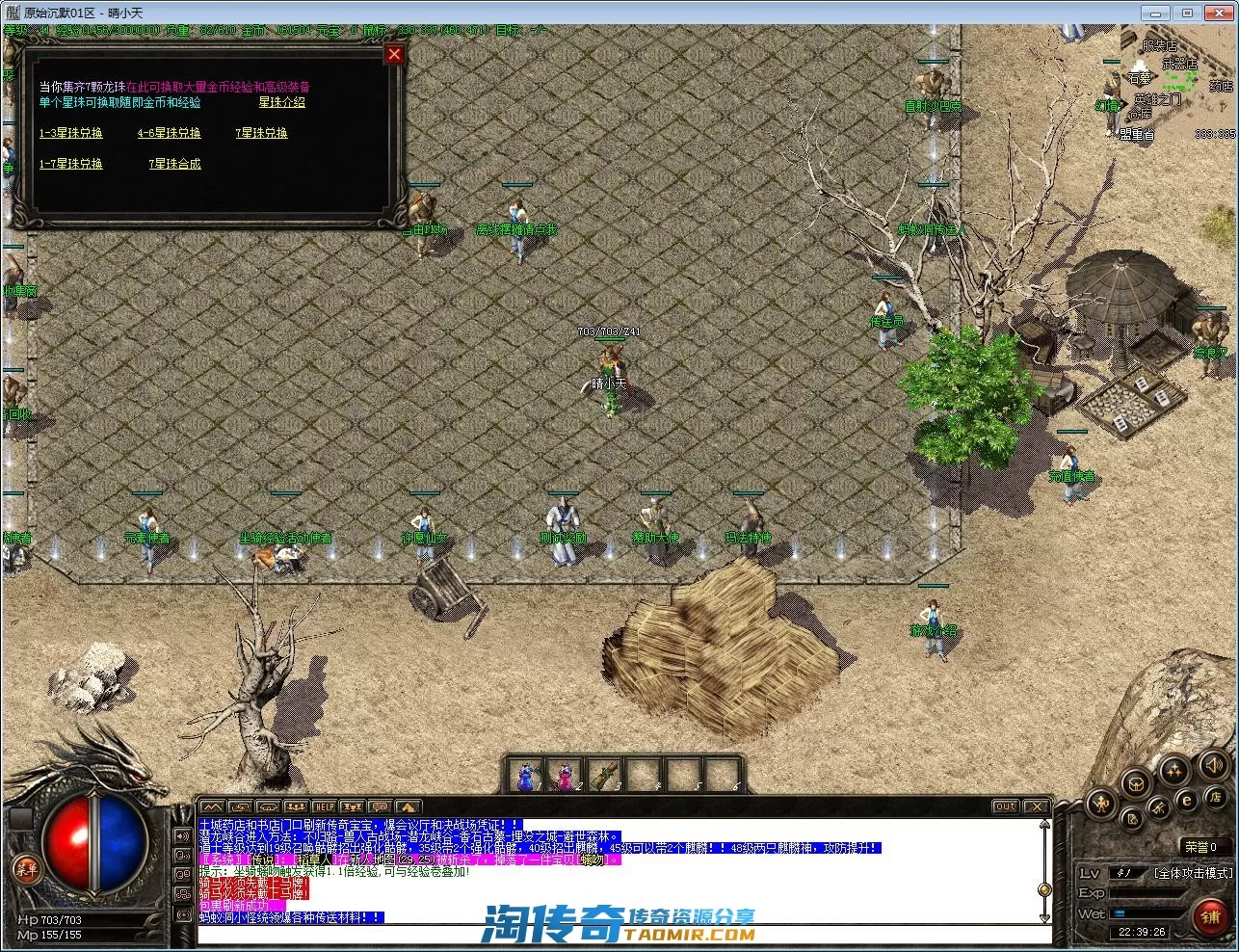Close the dragon ball exchange dialog

[393, 55]
